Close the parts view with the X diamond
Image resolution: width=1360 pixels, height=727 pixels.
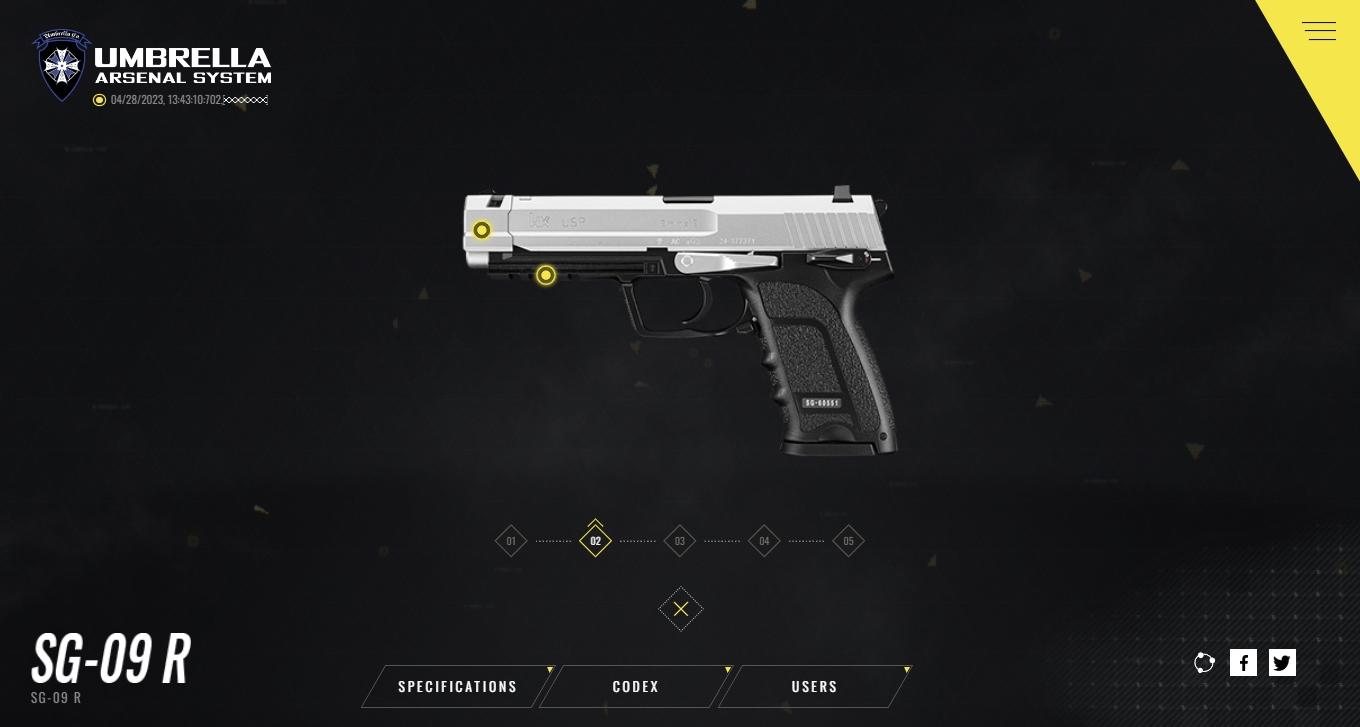[681, 609]
